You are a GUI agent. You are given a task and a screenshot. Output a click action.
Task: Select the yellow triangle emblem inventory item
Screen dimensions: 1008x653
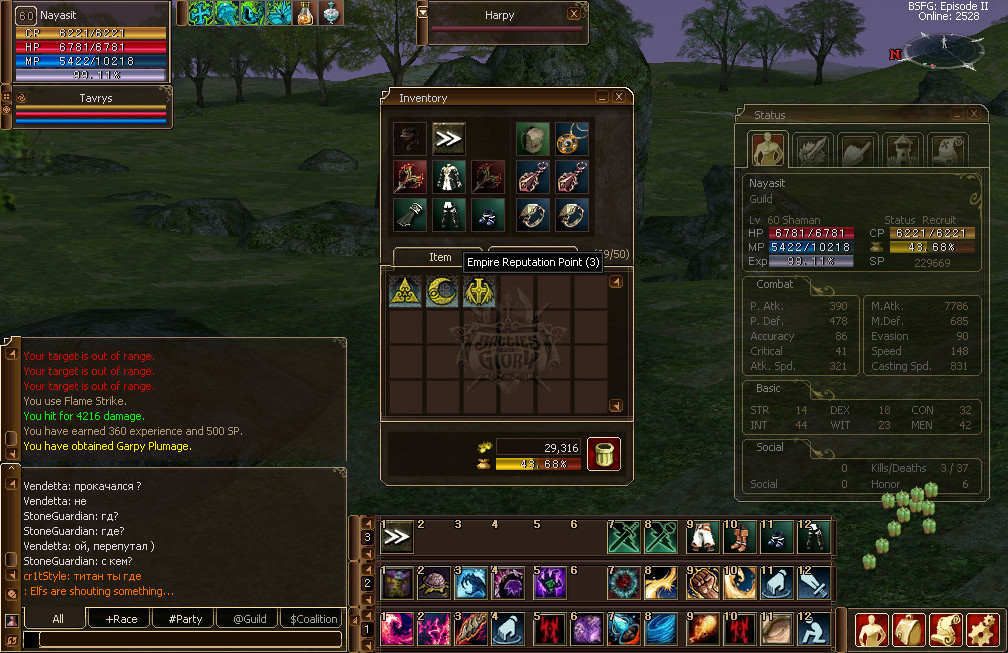405,292
